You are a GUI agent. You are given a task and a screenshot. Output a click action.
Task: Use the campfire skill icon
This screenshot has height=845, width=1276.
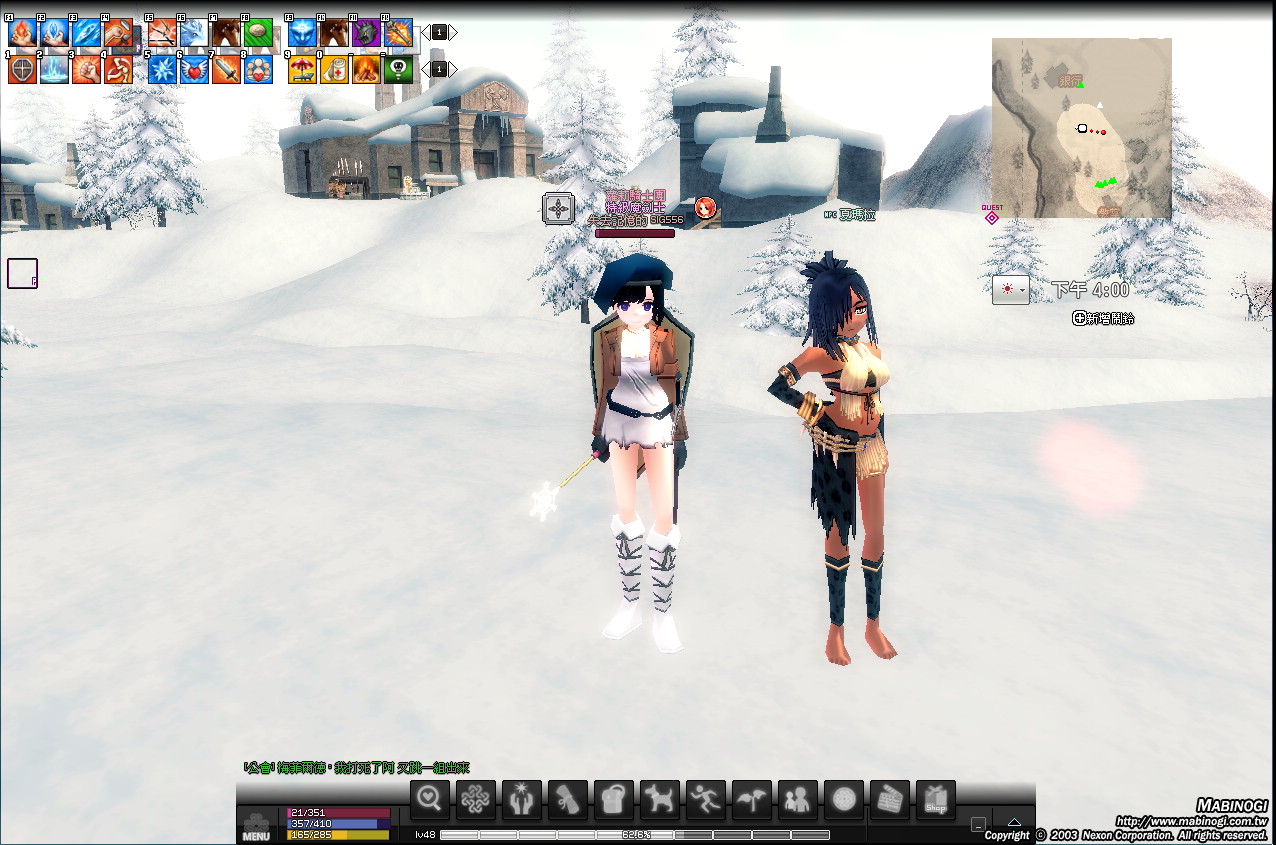pos(366,70)
